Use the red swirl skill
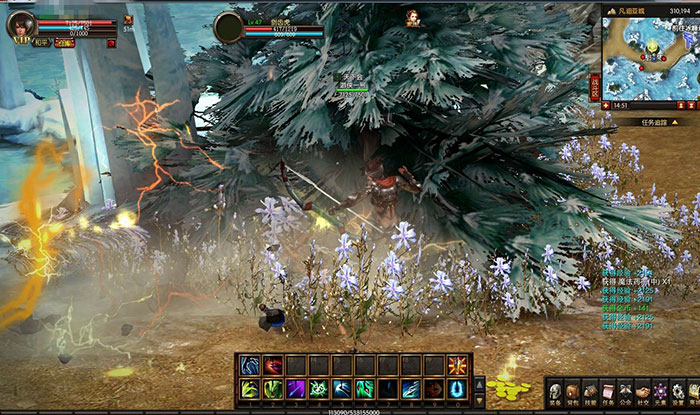This screenshot has width=700, height=415. coord(273,366)
